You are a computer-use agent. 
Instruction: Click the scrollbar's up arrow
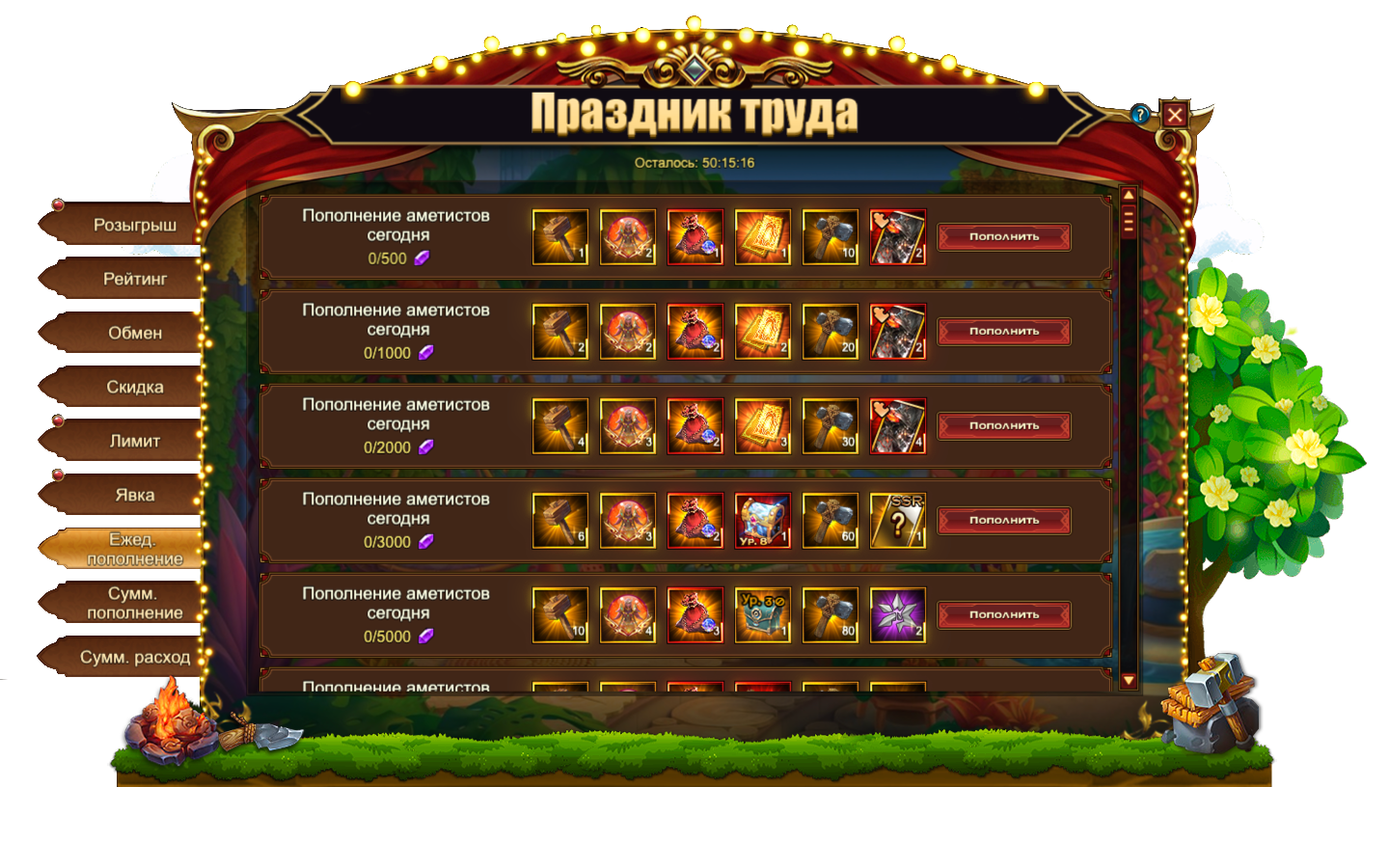point(1128,197)
